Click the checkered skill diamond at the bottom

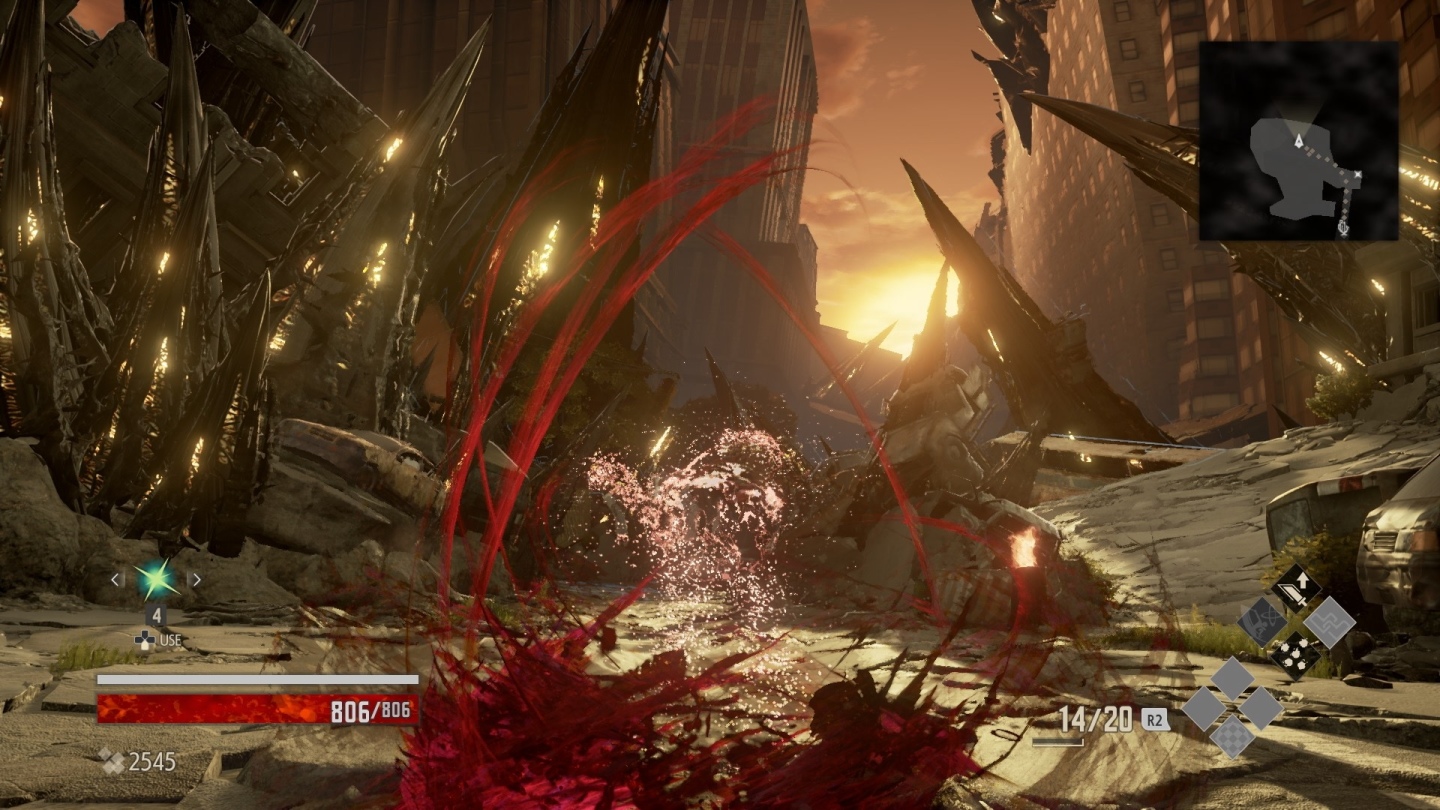pos(1232,737)
